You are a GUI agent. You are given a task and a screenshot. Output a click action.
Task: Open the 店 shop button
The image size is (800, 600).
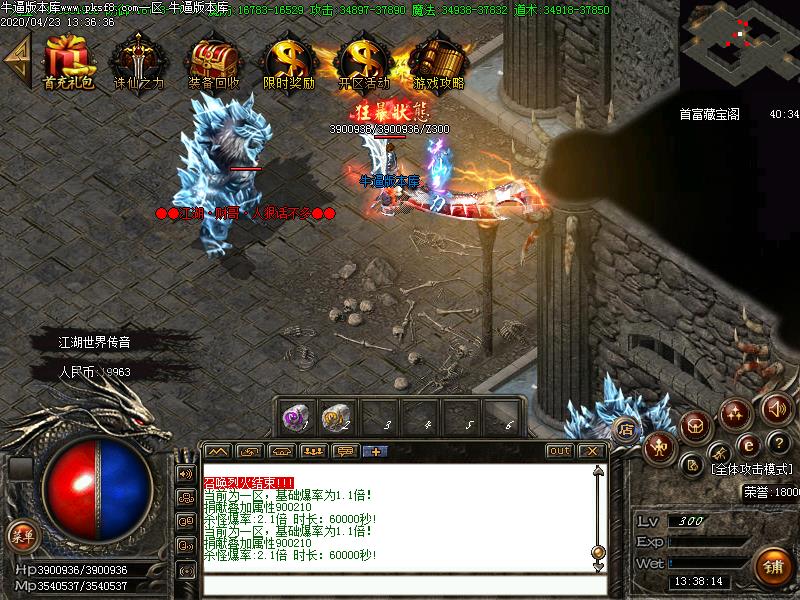627,430
